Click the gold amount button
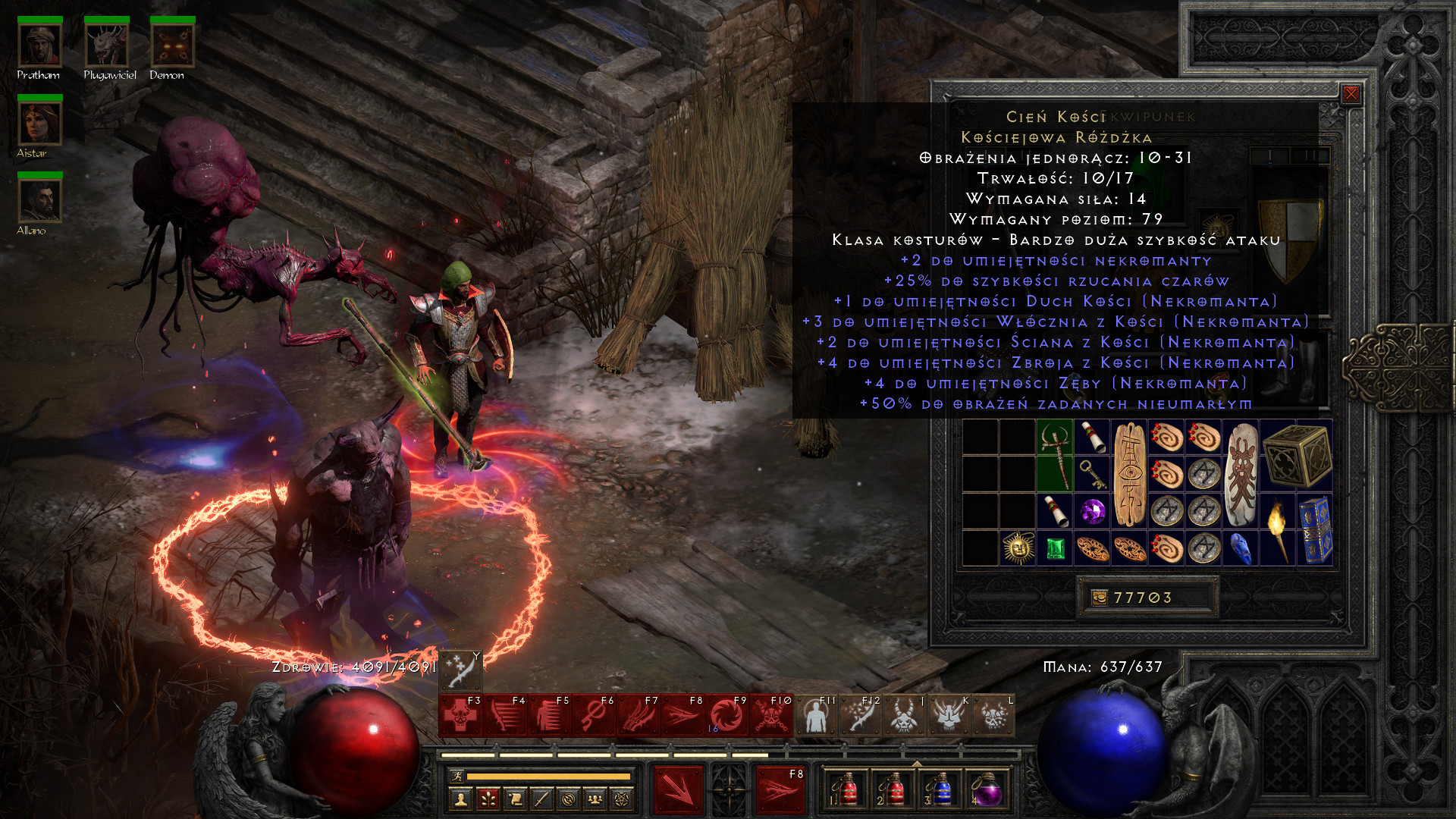 pos(1099,598)
